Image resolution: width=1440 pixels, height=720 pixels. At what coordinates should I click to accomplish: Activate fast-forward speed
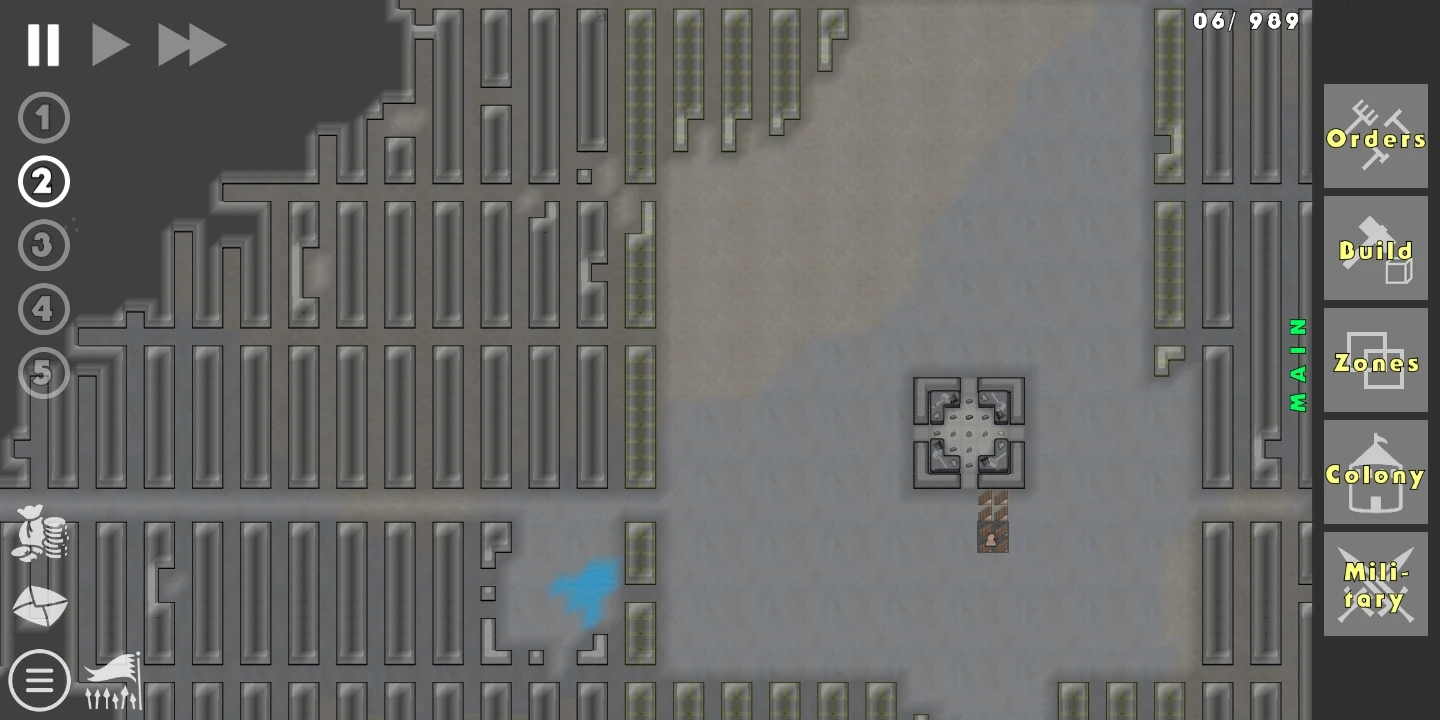point(191,45)
